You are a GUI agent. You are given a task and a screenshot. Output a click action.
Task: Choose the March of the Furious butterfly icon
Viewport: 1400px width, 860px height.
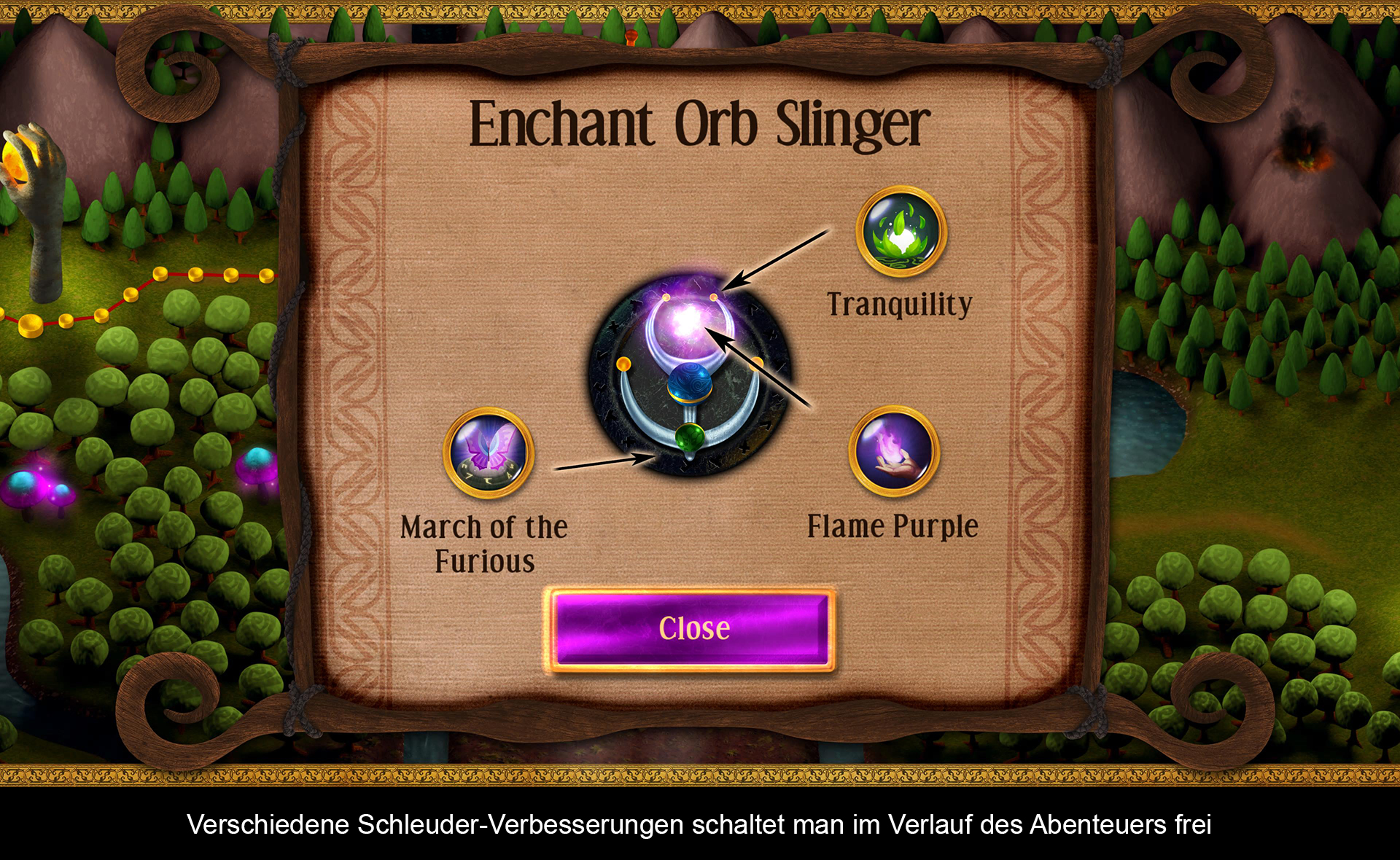point(489,453)
